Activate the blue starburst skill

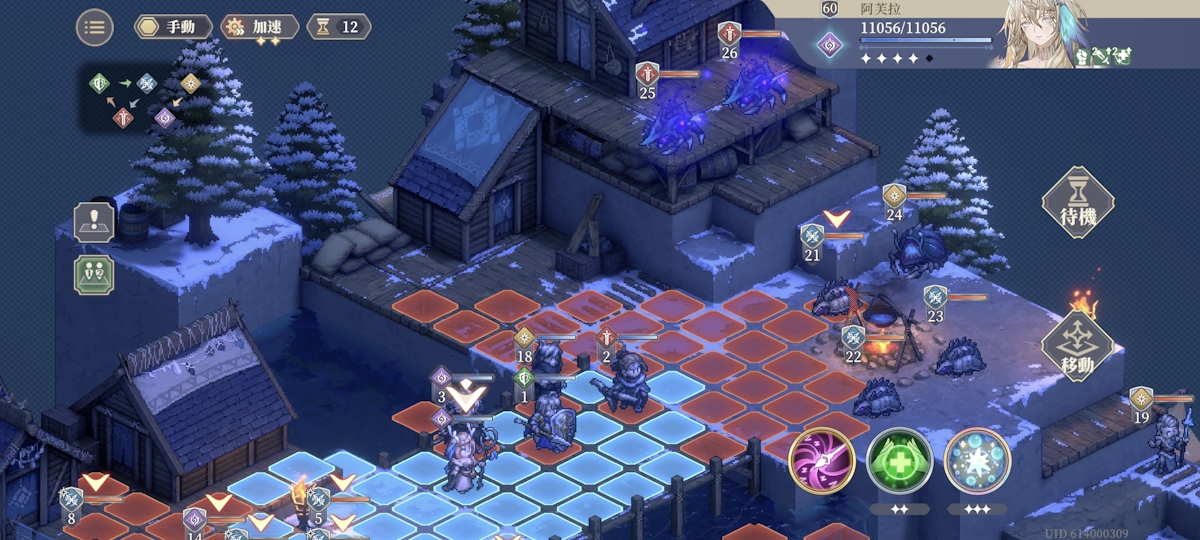click(x=977, y=461)
